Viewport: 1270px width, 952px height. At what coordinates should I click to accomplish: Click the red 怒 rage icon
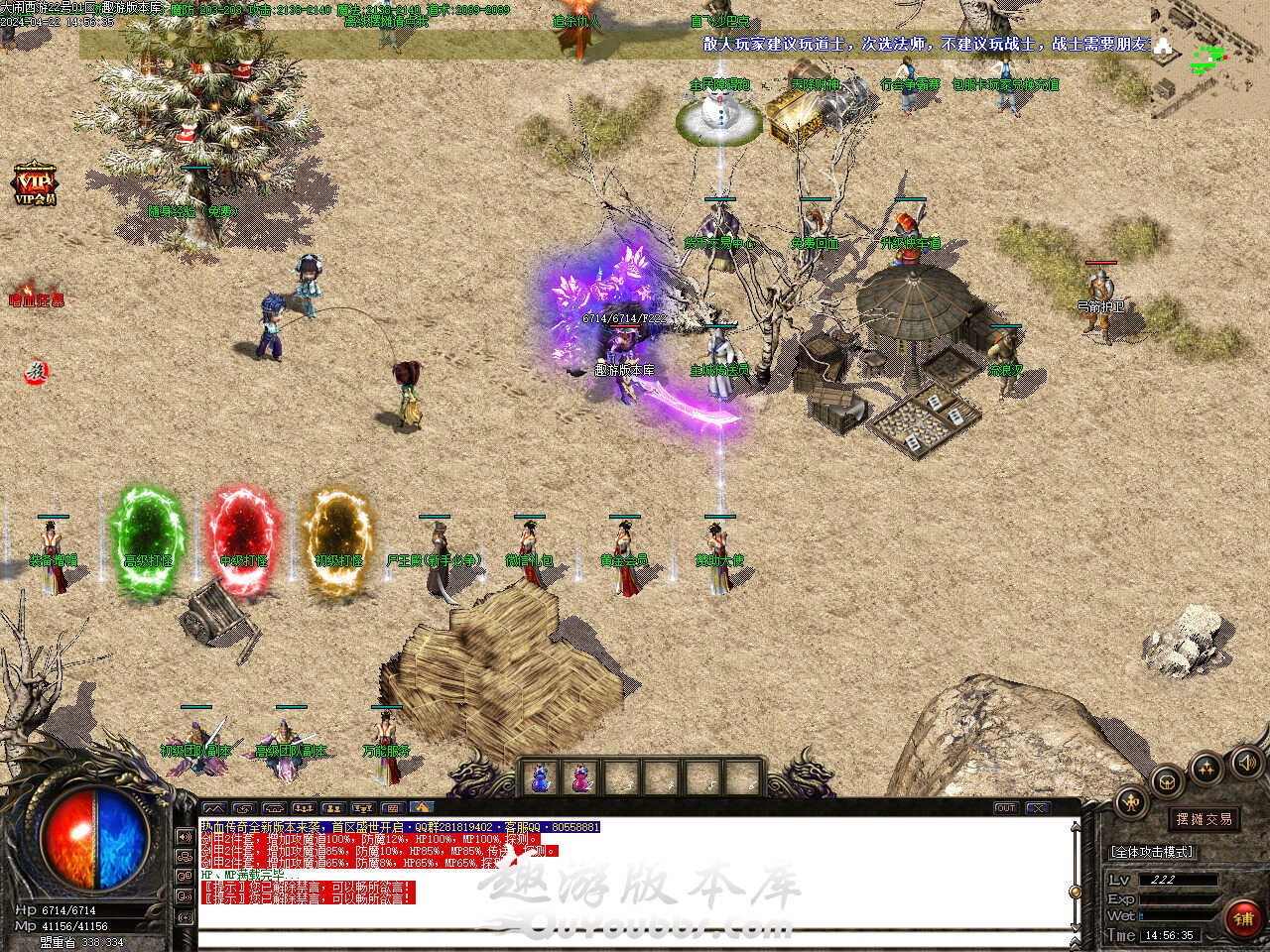[37, 372]
